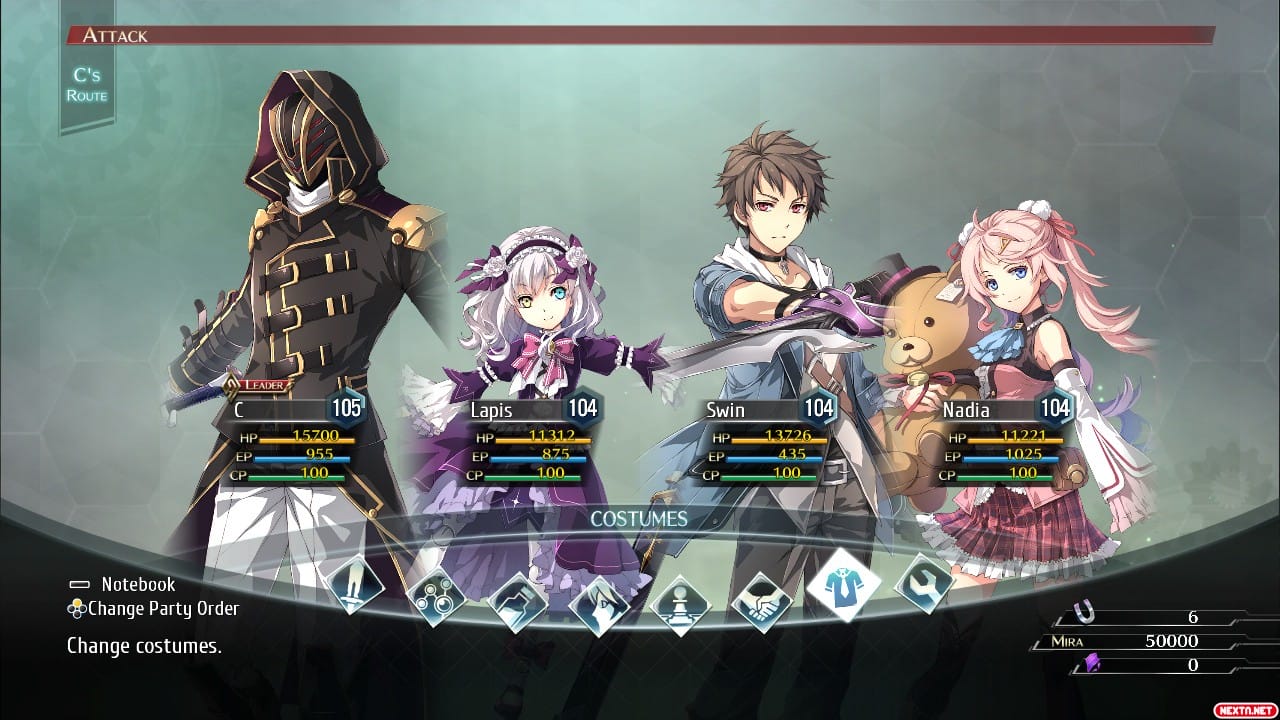Open the sword equipment menu icon
This screenshot has width=1280, height=720.
tap(355, 584)
